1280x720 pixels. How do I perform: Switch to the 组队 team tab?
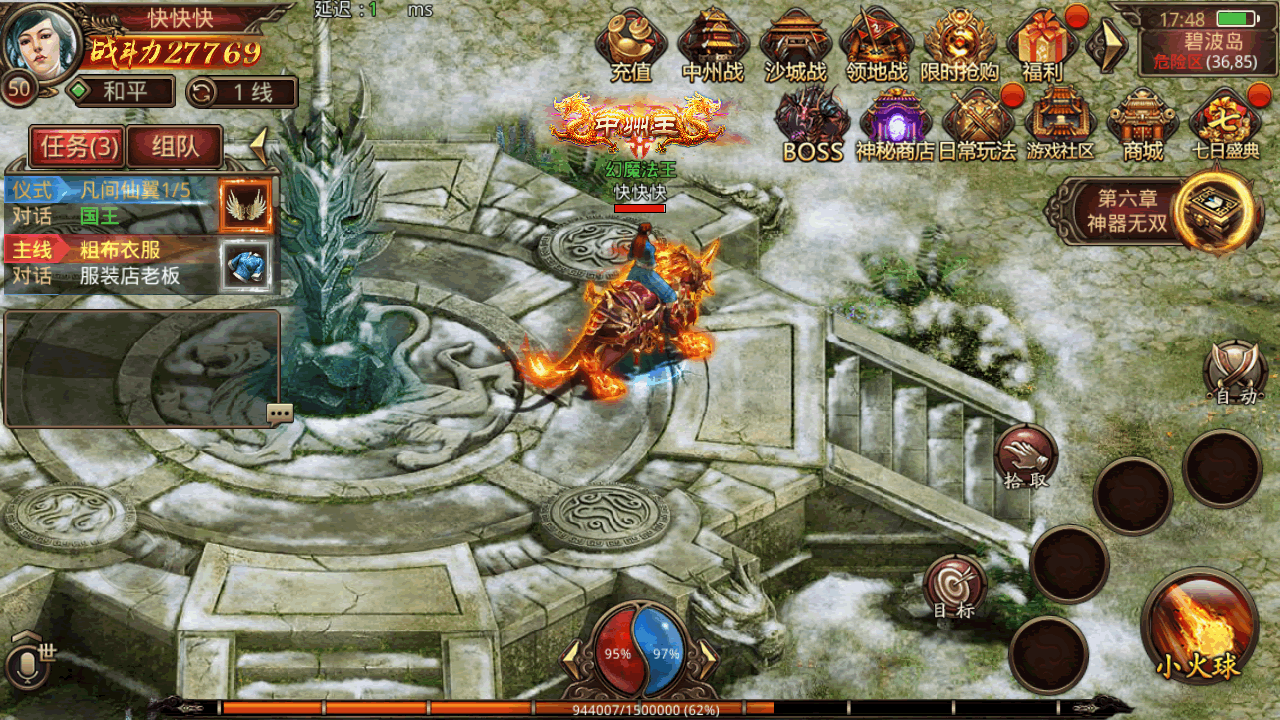pos(175,148)
